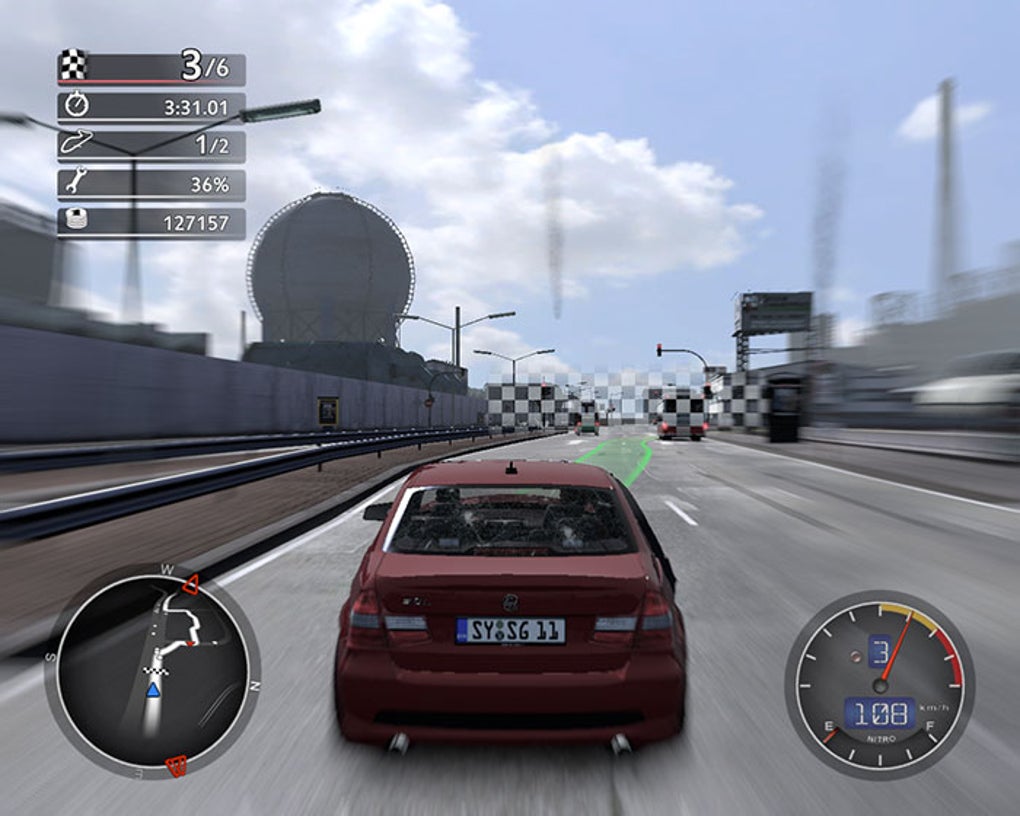Select the red opponent marker at minimap top
The image size is (1020, 816).
click(x=189, y=587)
